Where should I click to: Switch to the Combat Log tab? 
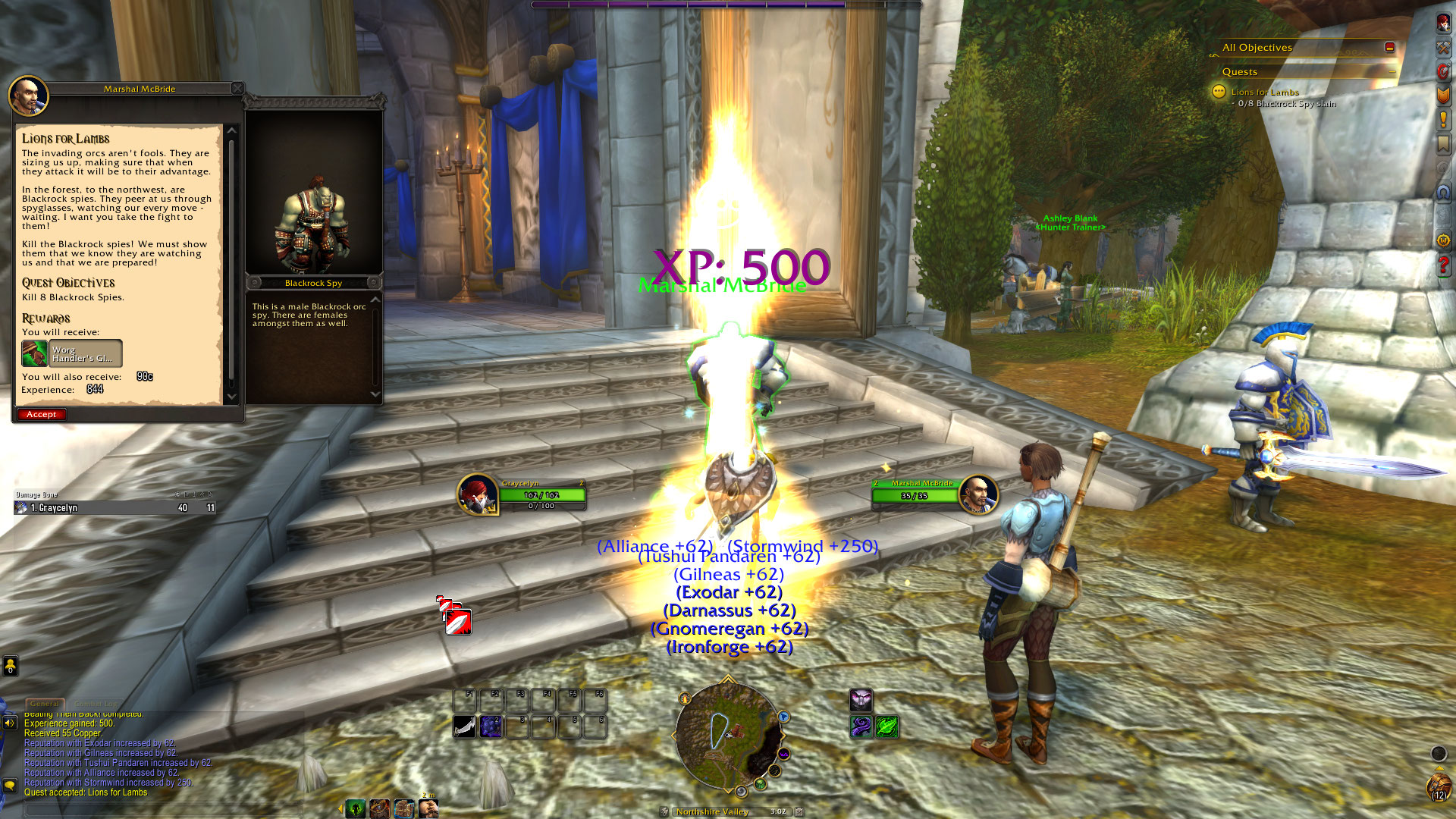[96, 704]
